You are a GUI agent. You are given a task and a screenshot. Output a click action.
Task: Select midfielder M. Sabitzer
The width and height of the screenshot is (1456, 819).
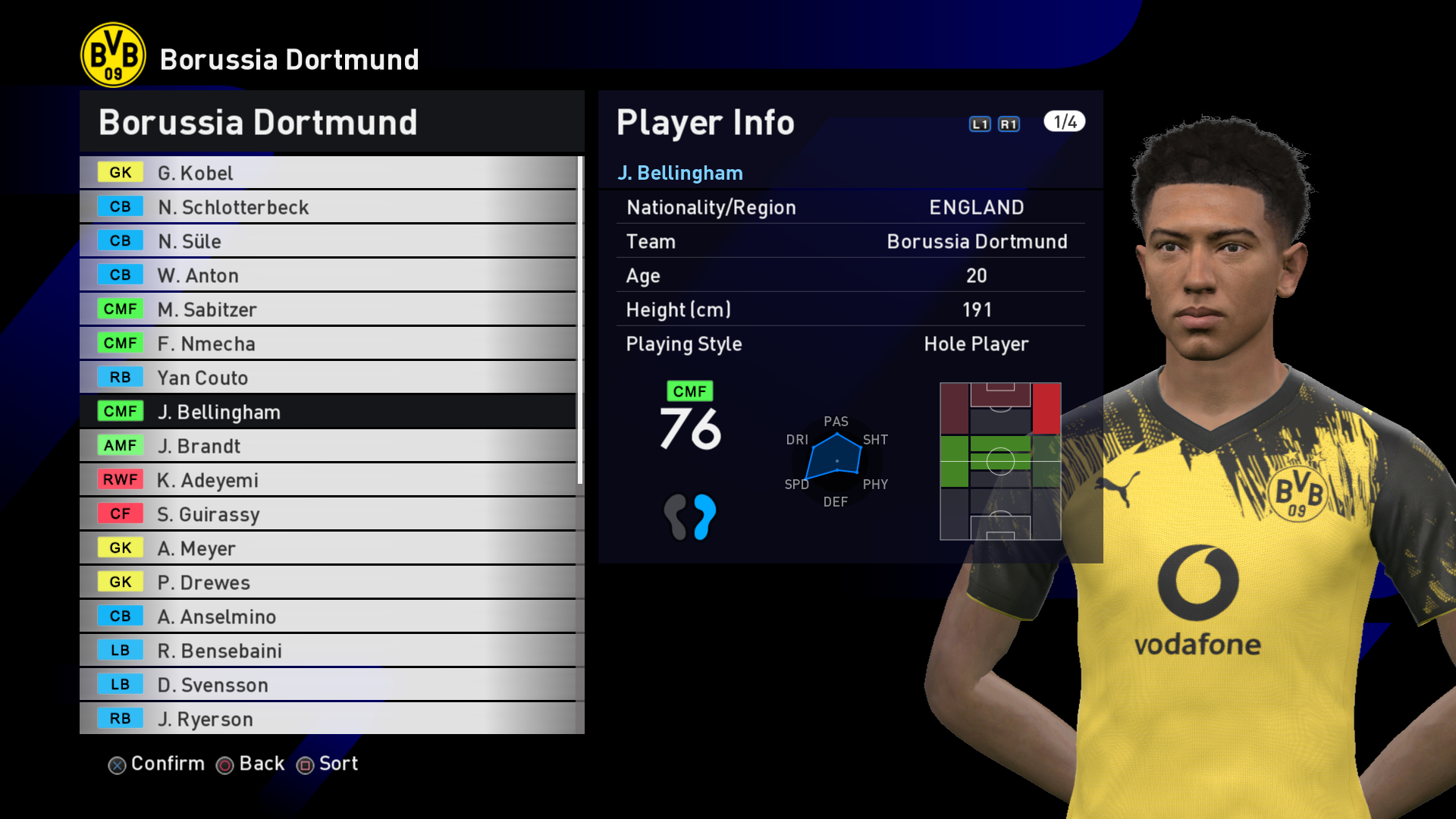(328, 309)
